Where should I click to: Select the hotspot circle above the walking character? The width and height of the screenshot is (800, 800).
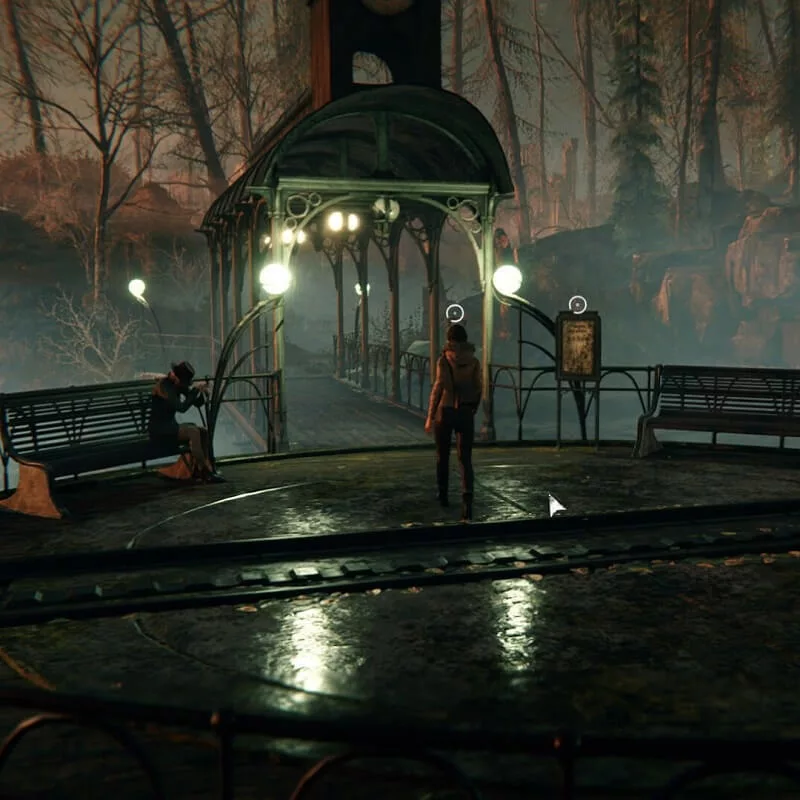tap(455, 312)
